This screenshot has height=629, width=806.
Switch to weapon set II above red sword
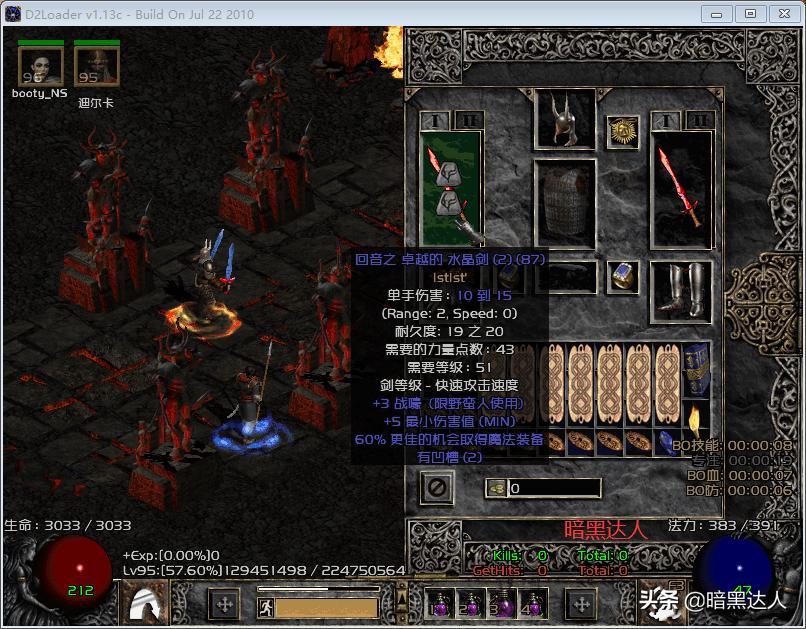pos(702,120)
